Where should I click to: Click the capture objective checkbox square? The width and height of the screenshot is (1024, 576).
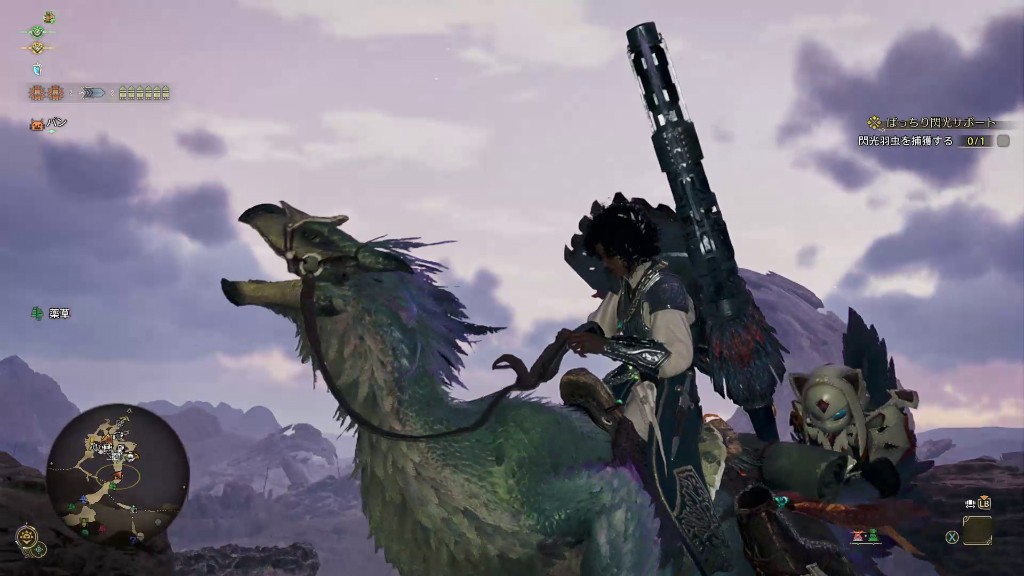(x=1003, y=142)
